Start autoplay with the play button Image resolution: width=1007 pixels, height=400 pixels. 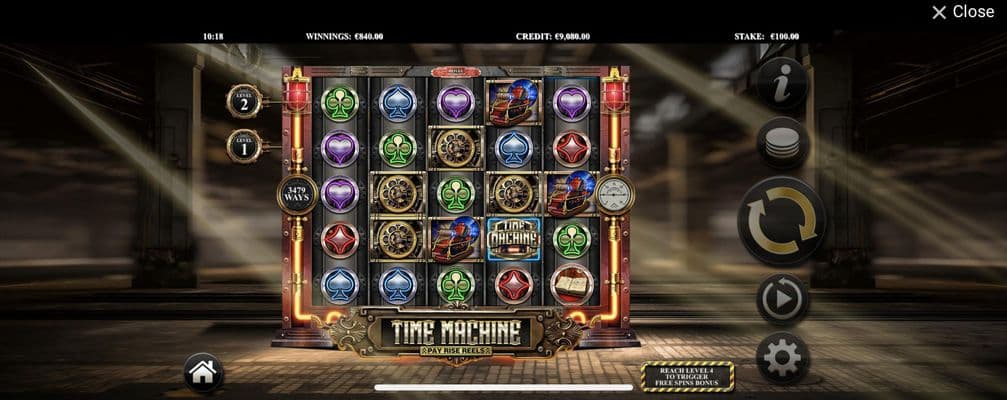[x=782, y=299]
